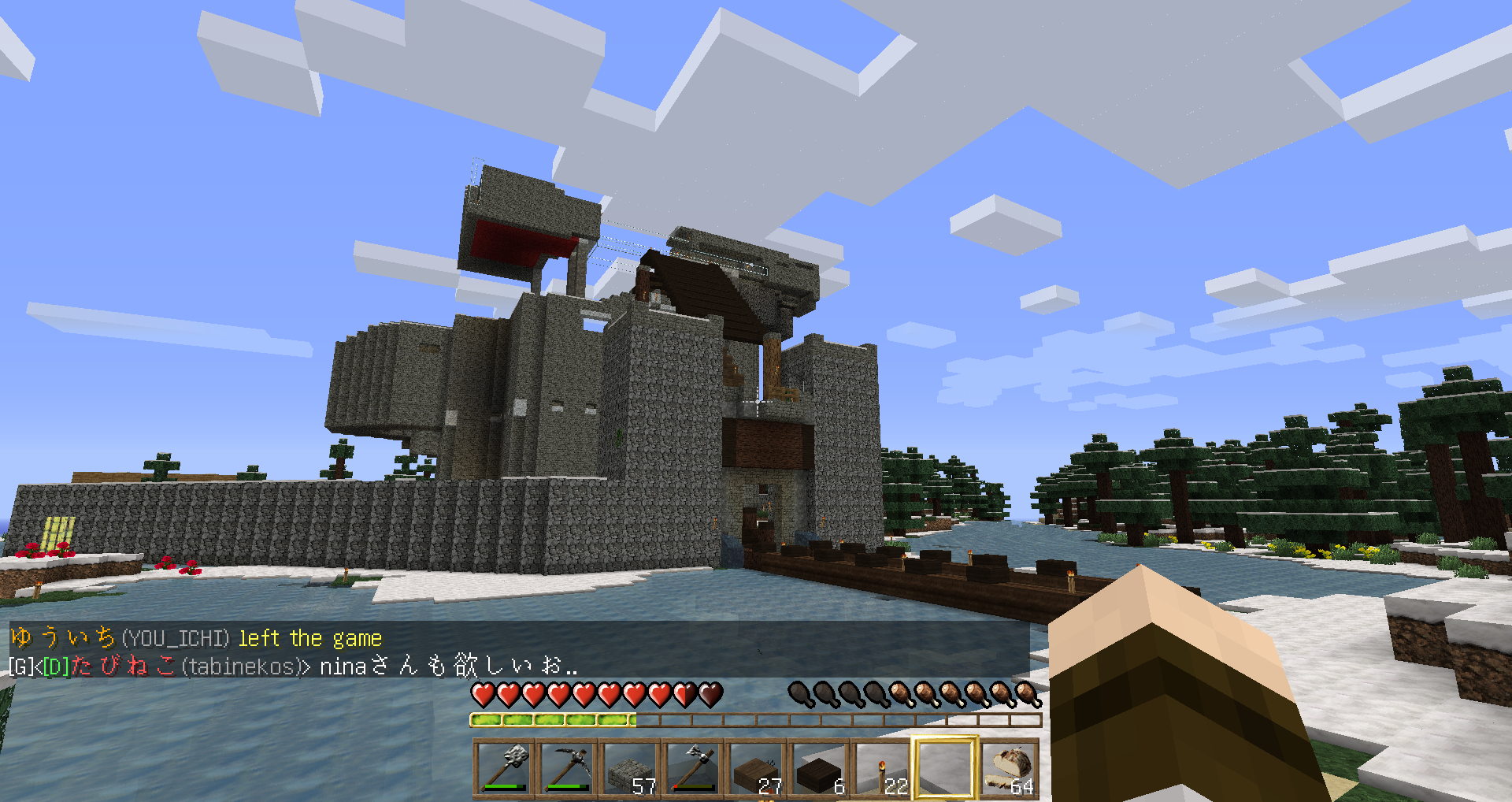1512x802 pixels.
Task: Select the axe with low durability
Action: click(694, 768)
